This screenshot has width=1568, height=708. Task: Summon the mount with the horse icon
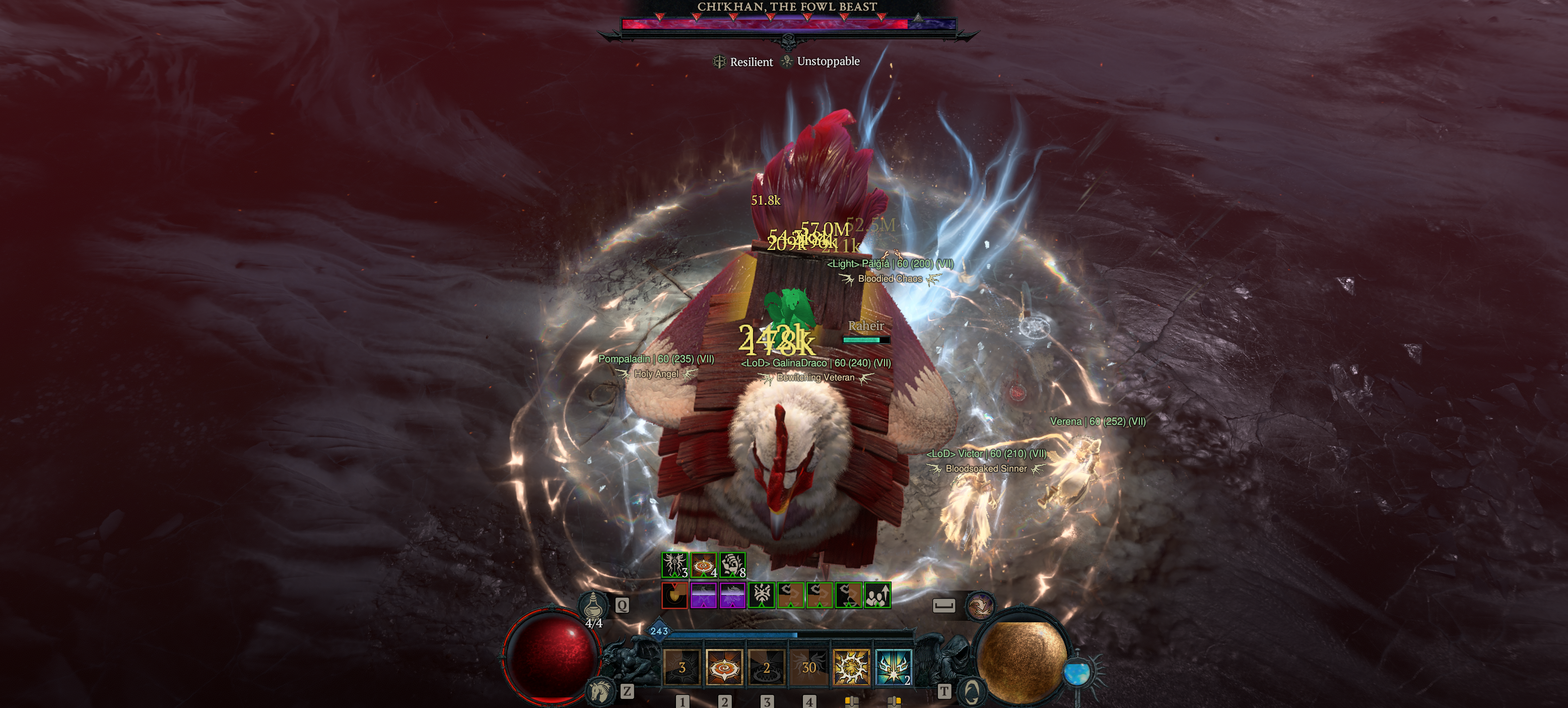600,690
